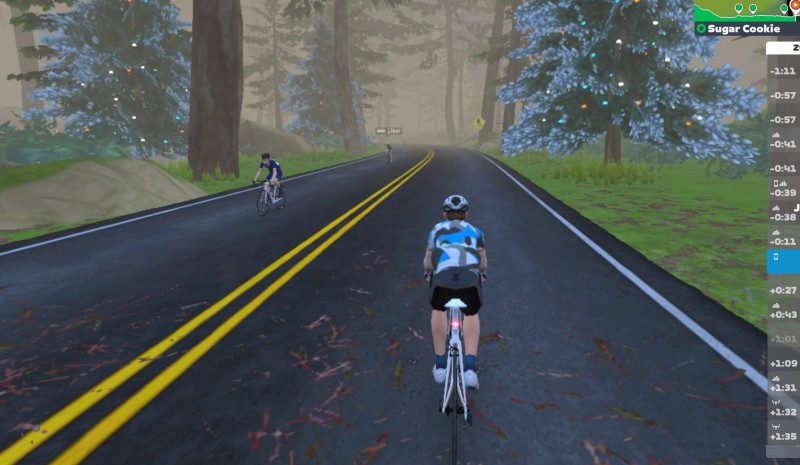Image resolution: width=800 pixels, height=465 pixels.
Task: Pick the greyed rider at +1:01
Action: point(783,338)
